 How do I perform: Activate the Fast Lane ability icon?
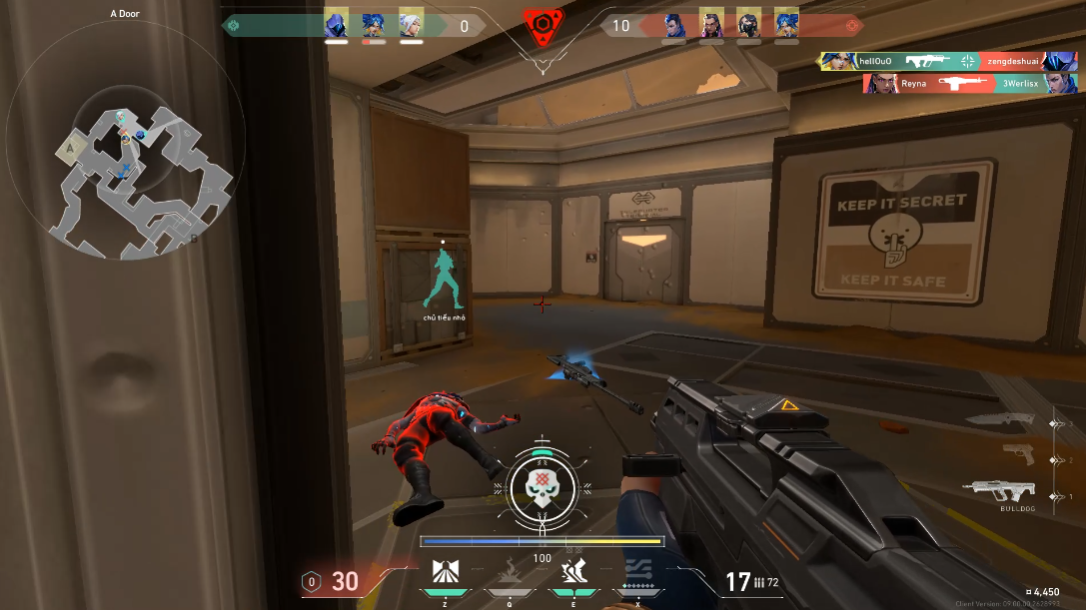pos(446,573)
